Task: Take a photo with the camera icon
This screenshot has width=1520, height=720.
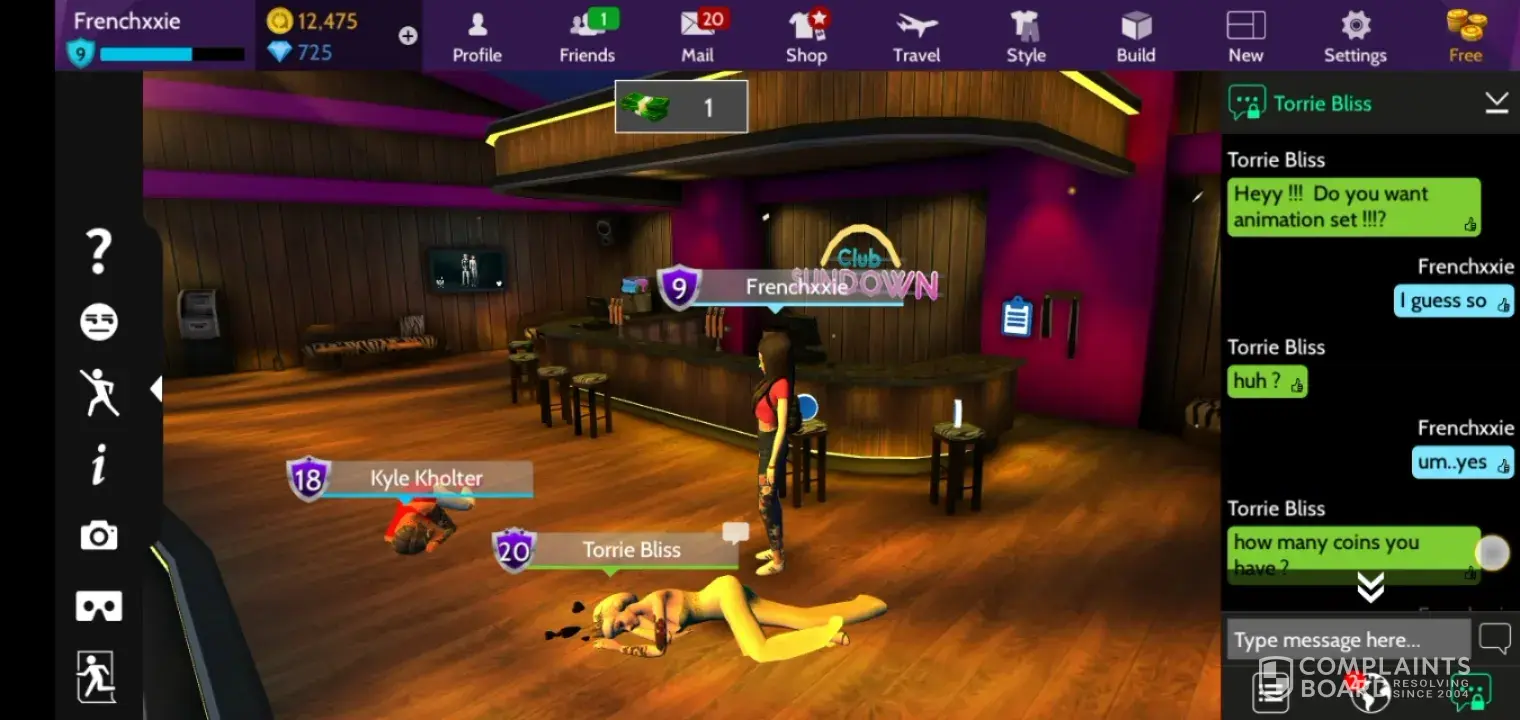Action: click(98, 536)
